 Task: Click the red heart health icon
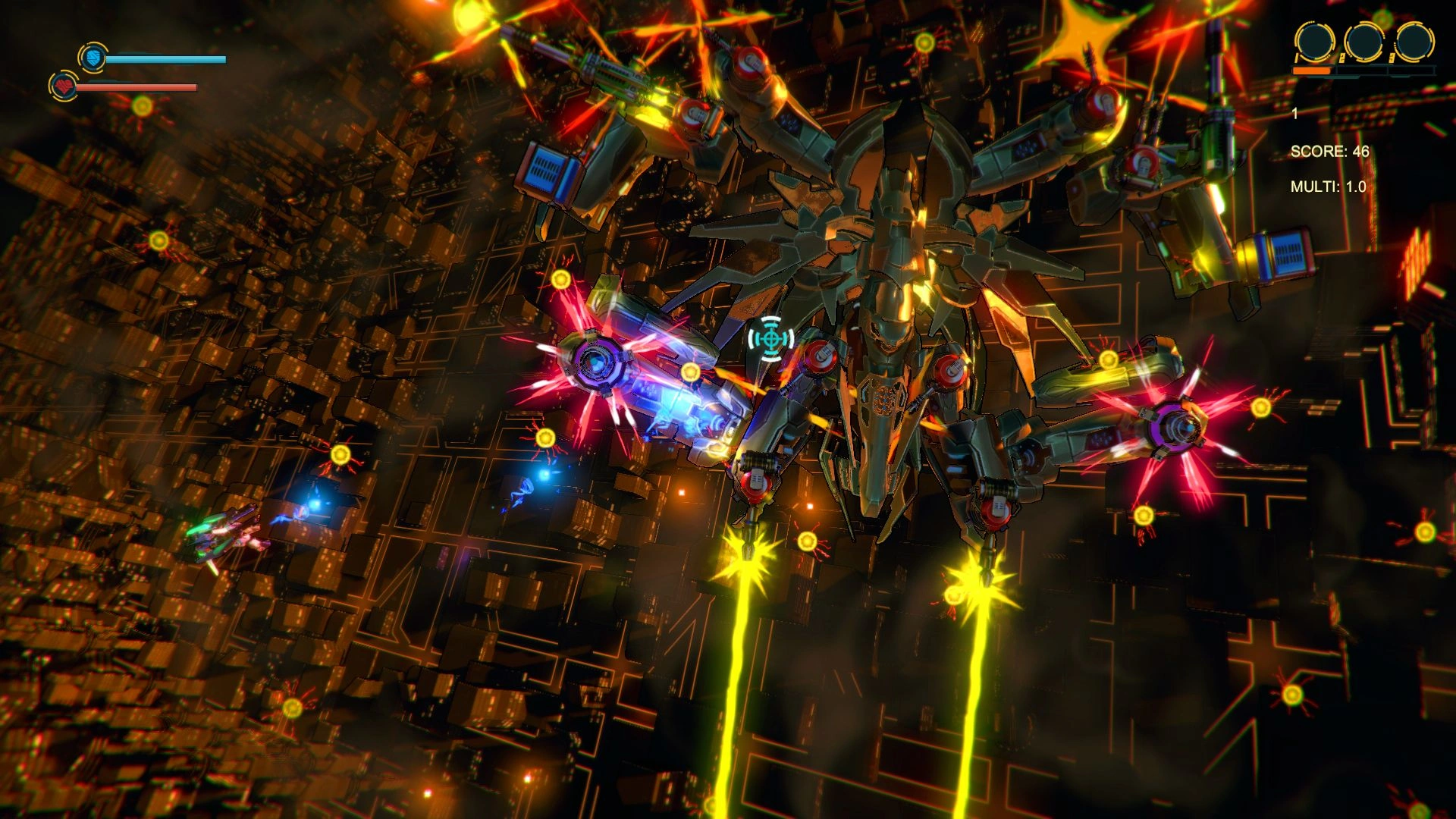(64, 86)
